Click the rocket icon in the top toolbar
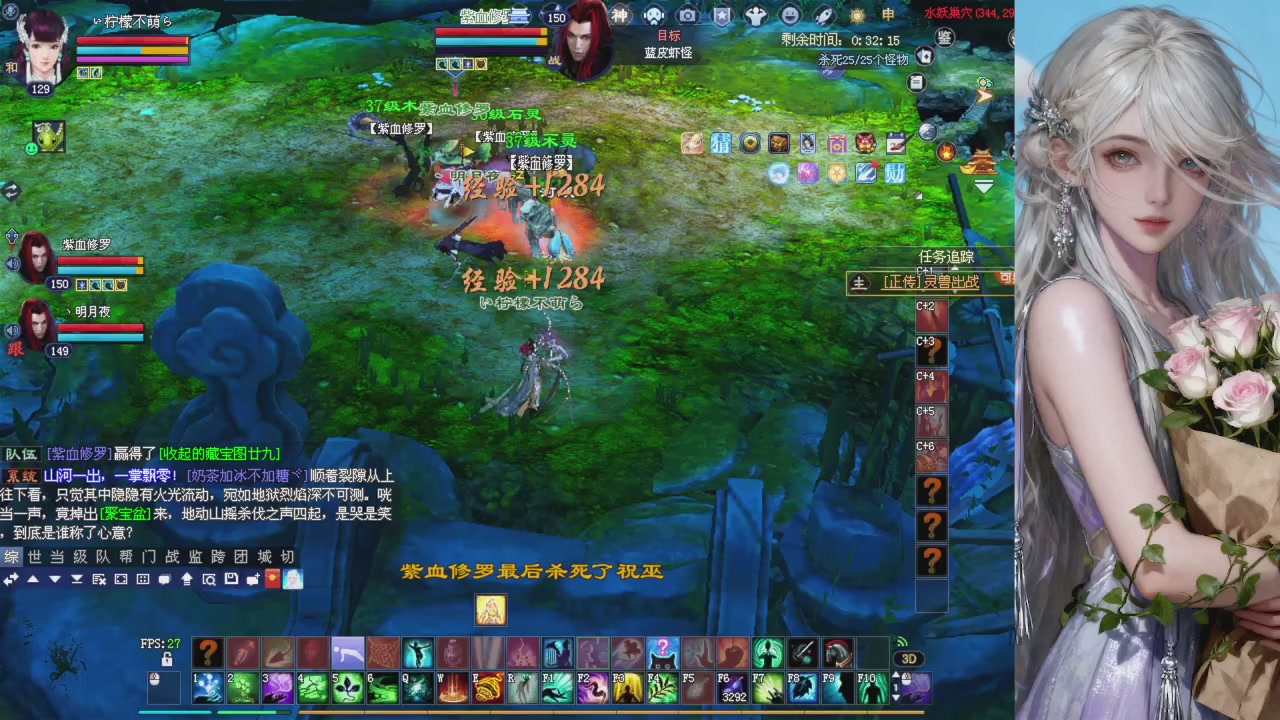Image resolution: width=1280 pixels, height=720 pixels. coord(824,15)
